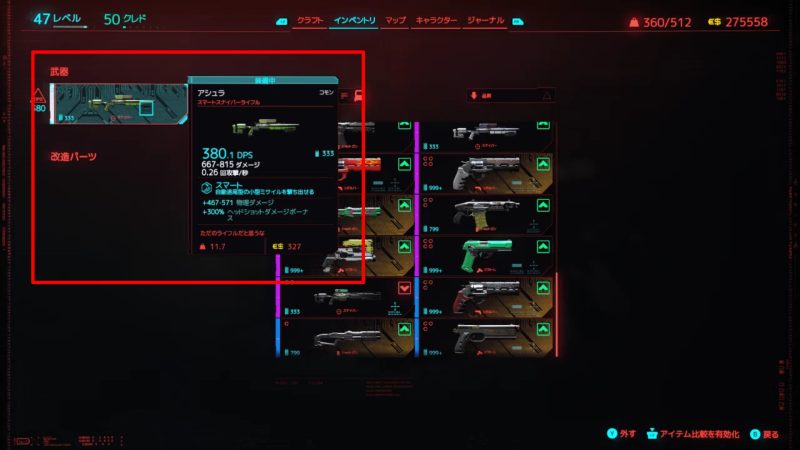Image resolution: width=800 pixels, height=450 pixels.
Task: Go to the マップ tab
Action: 395,20
